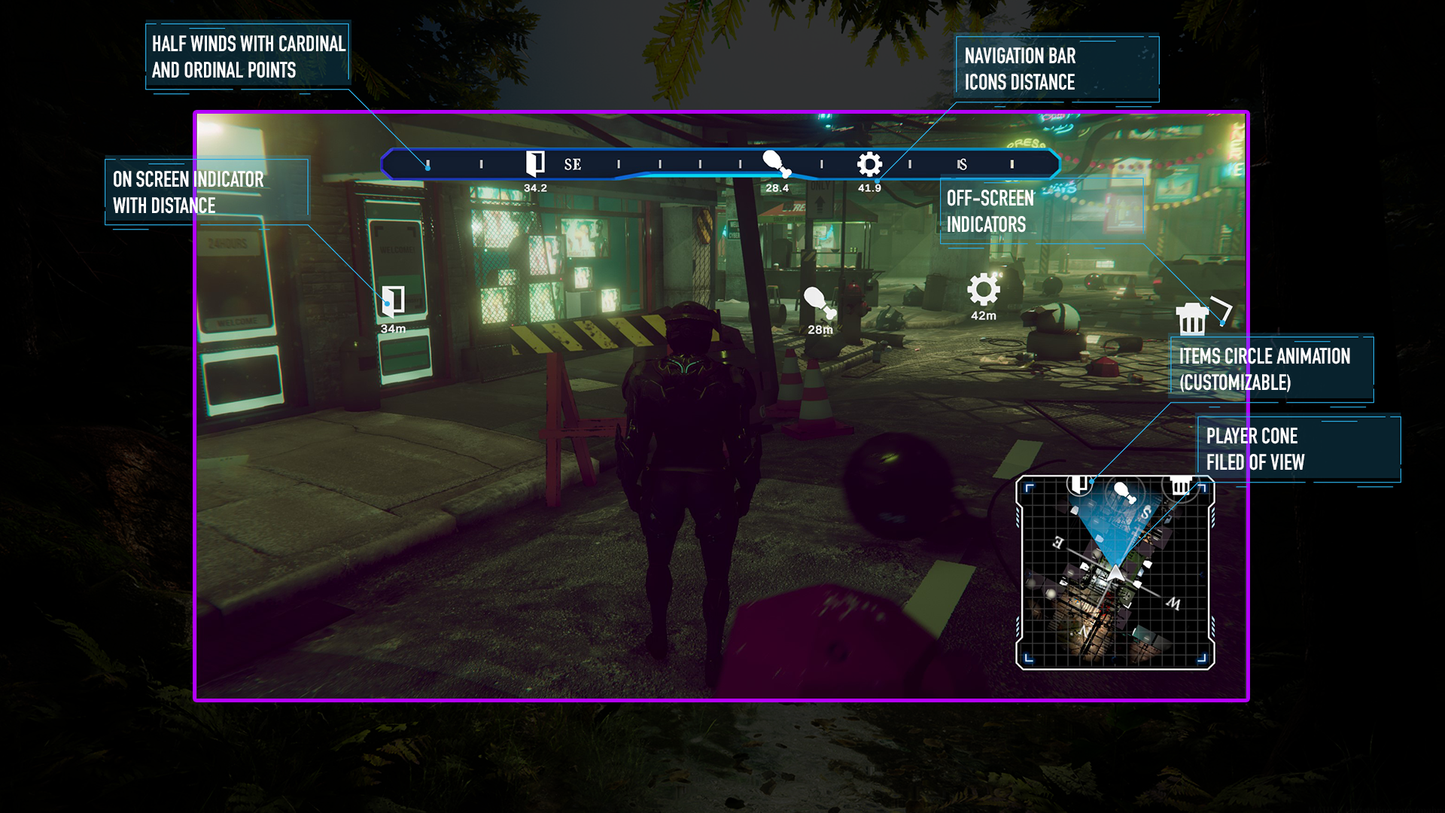This screenshot has width=1445, height=813.
Task: Click the gear icon on the compass bar
Action: [869, 164]
